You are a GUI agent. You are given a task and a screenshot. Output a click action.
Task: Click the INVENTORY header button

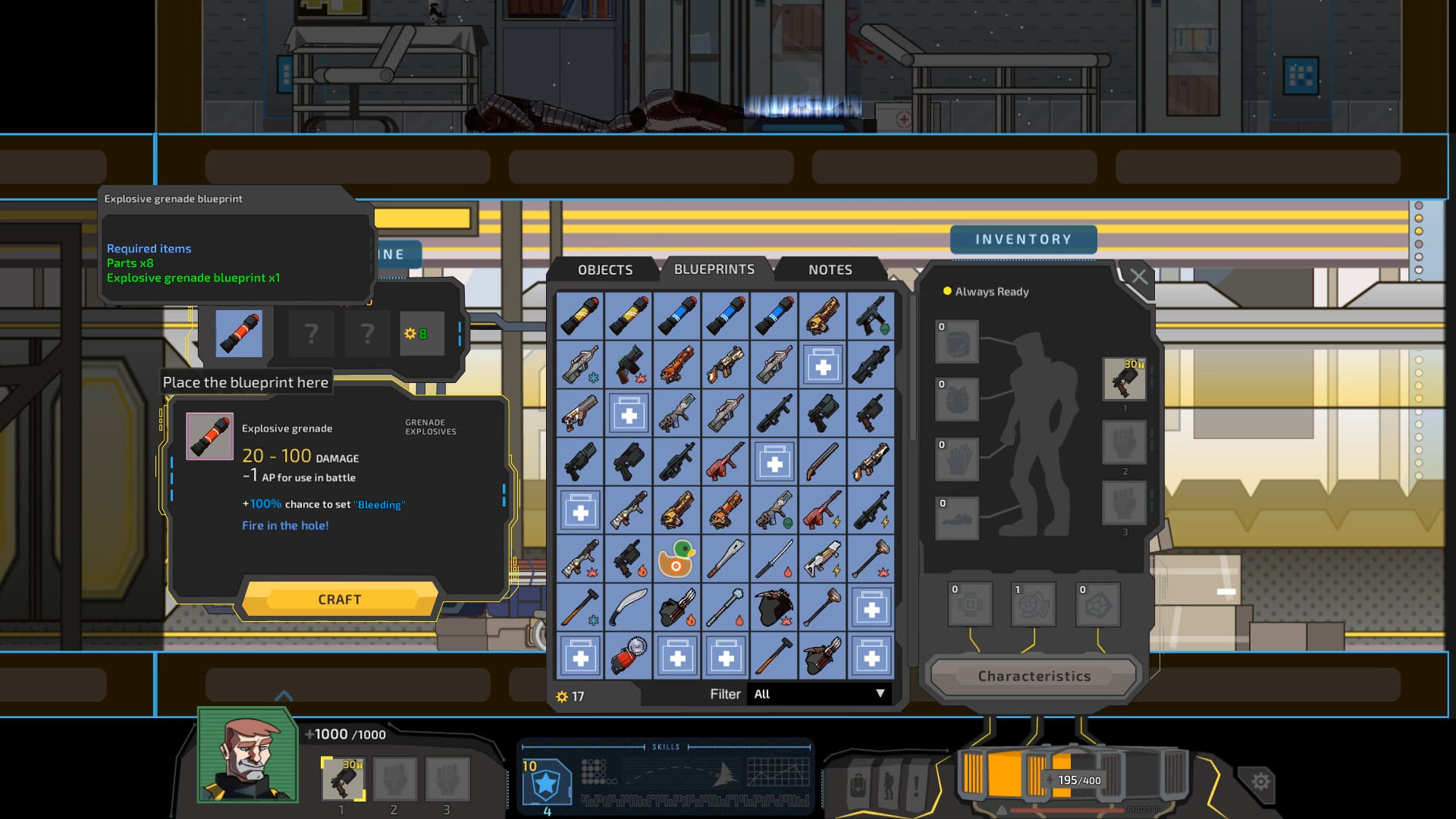click(x=1024, y=239)
